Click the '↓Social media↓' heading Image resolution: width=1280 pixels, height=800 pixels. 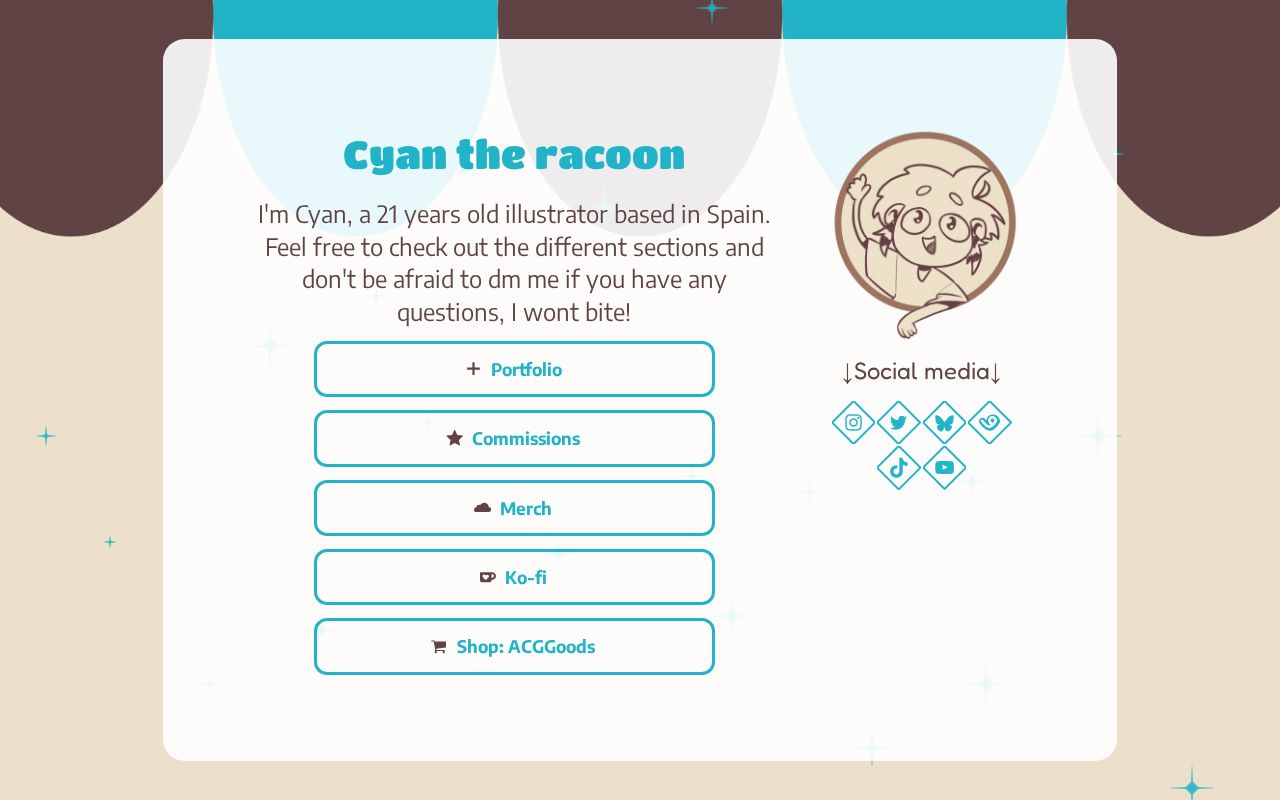point(920,372)
